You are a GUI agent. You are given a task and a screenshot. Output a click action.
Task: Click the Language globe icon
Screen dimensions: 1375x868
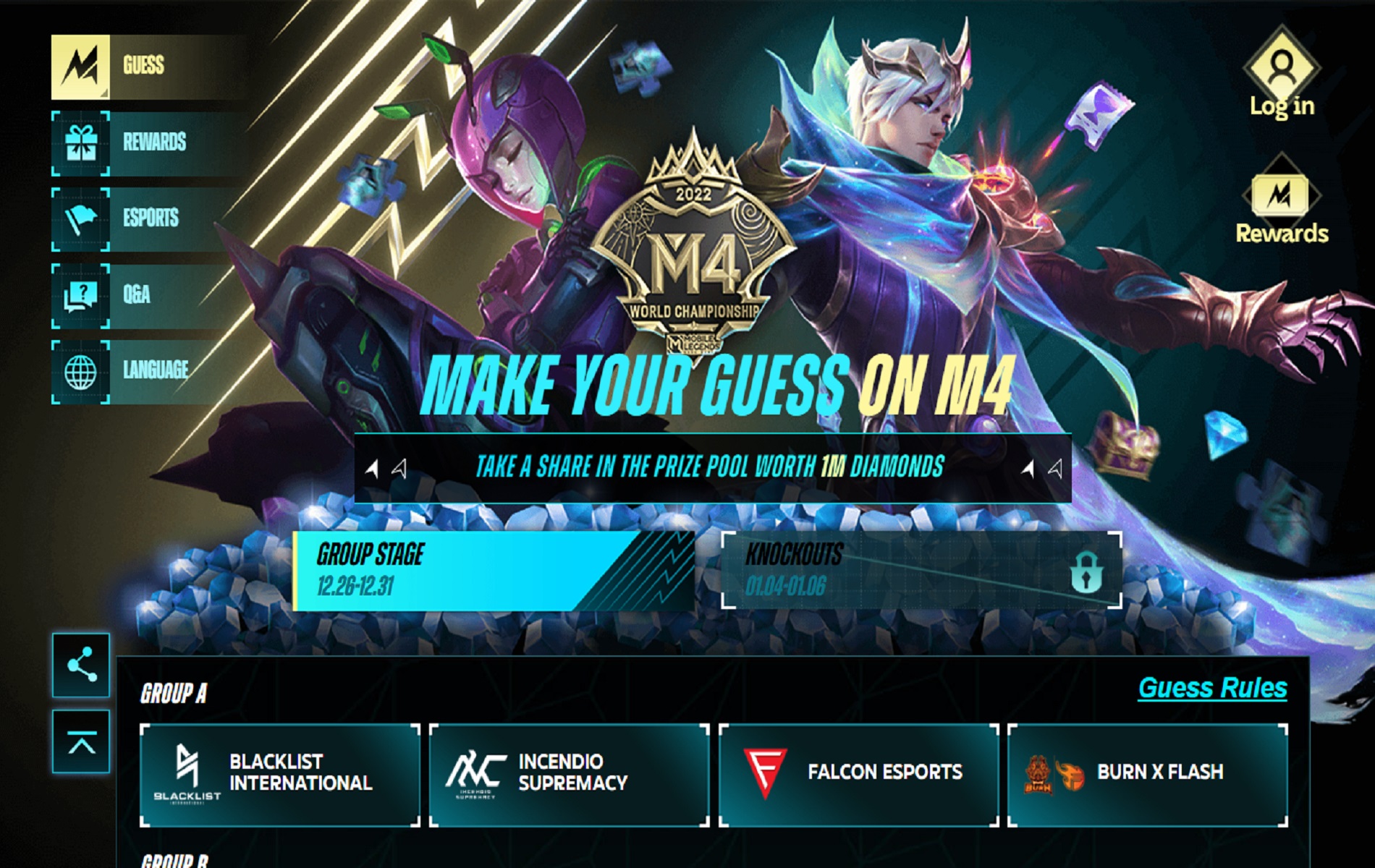click(x=81, y=372)
